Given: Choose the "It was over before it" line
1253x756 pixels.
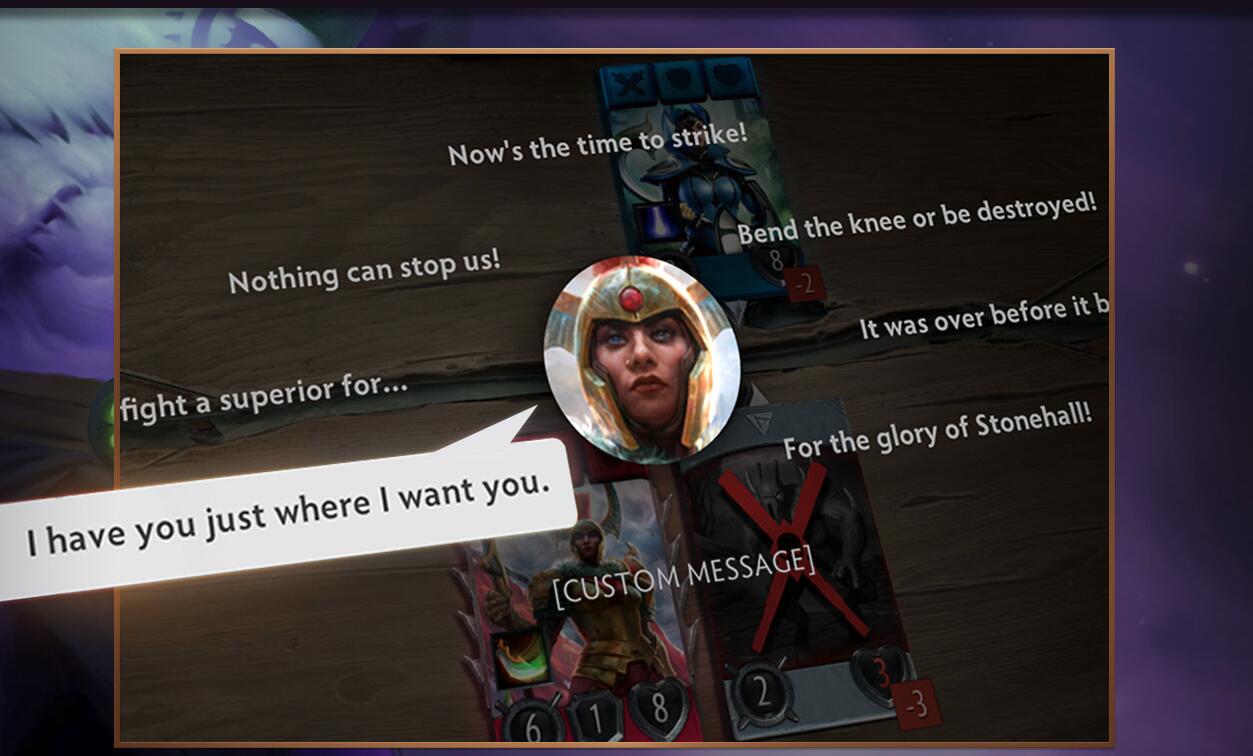Looking at the screenshot, I should tap(984, 317).
